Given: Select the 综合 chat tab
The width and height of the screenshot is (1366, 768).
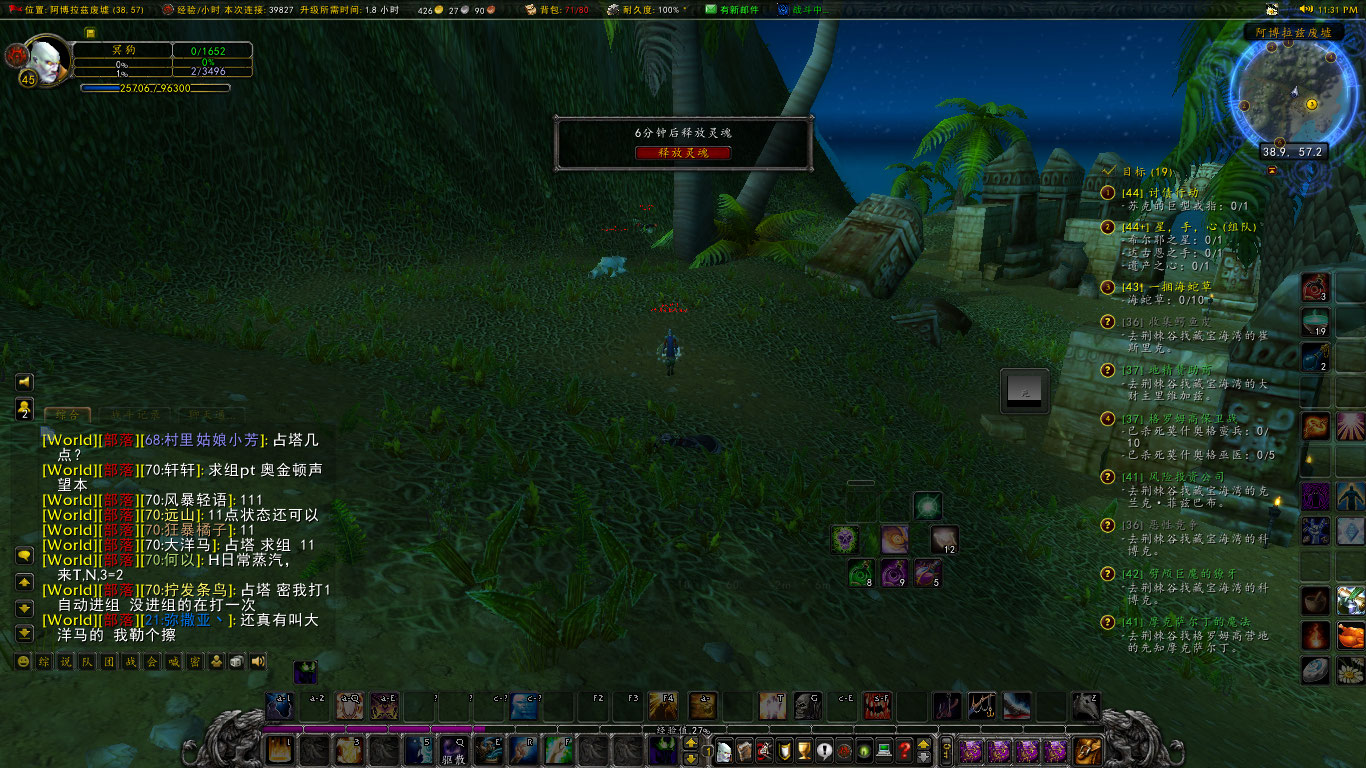Looking at the screenshot, I should (x=70, y=415).
